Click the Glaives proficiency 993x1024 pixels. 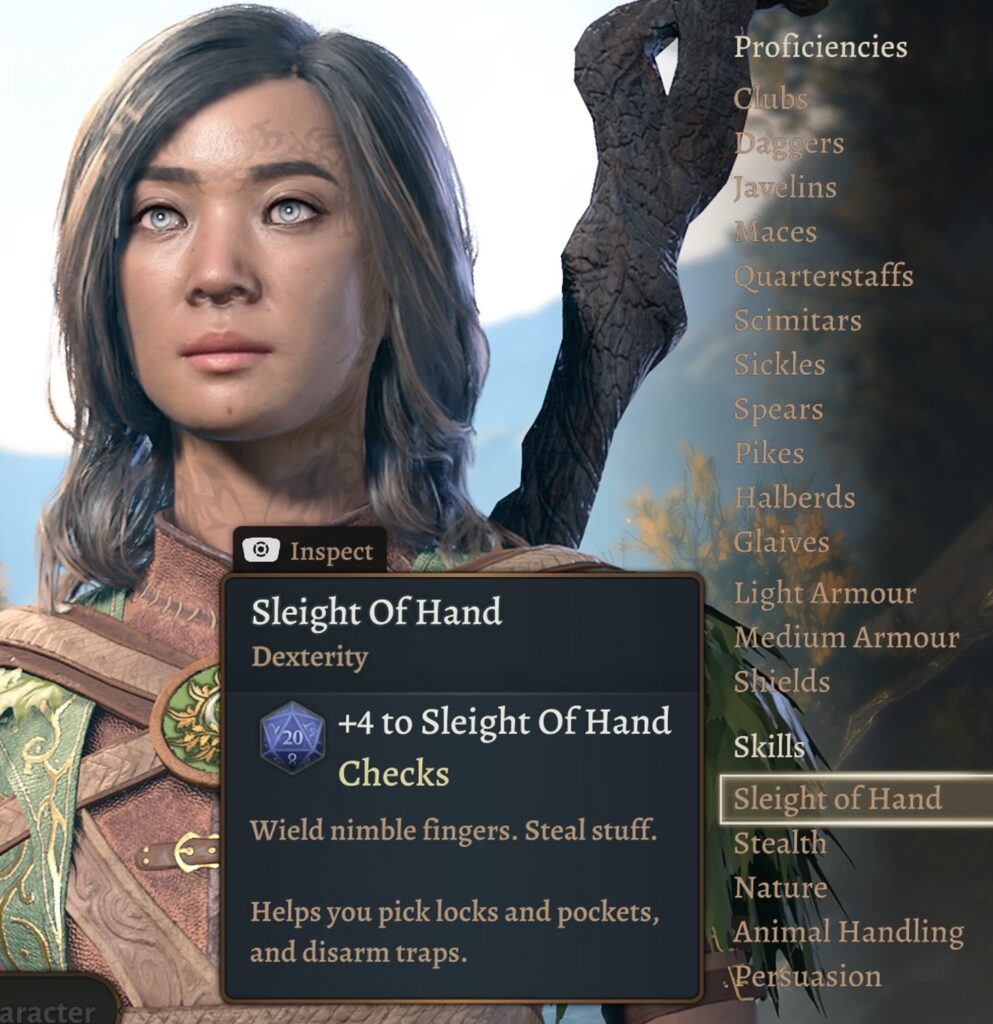(x=781, y=542)
